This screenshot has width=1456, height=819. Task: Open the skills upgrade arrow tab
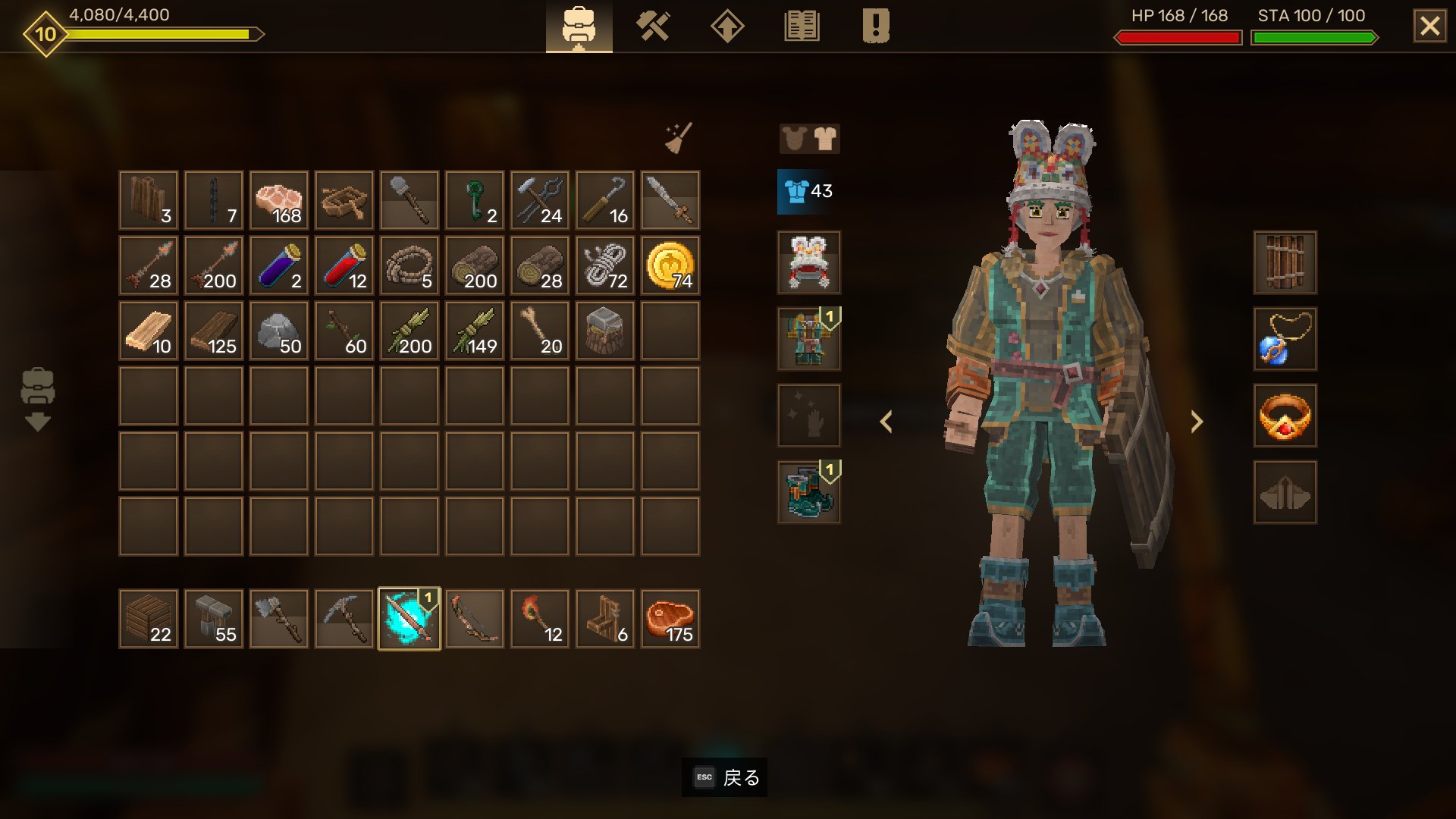[x=726, y=27]
